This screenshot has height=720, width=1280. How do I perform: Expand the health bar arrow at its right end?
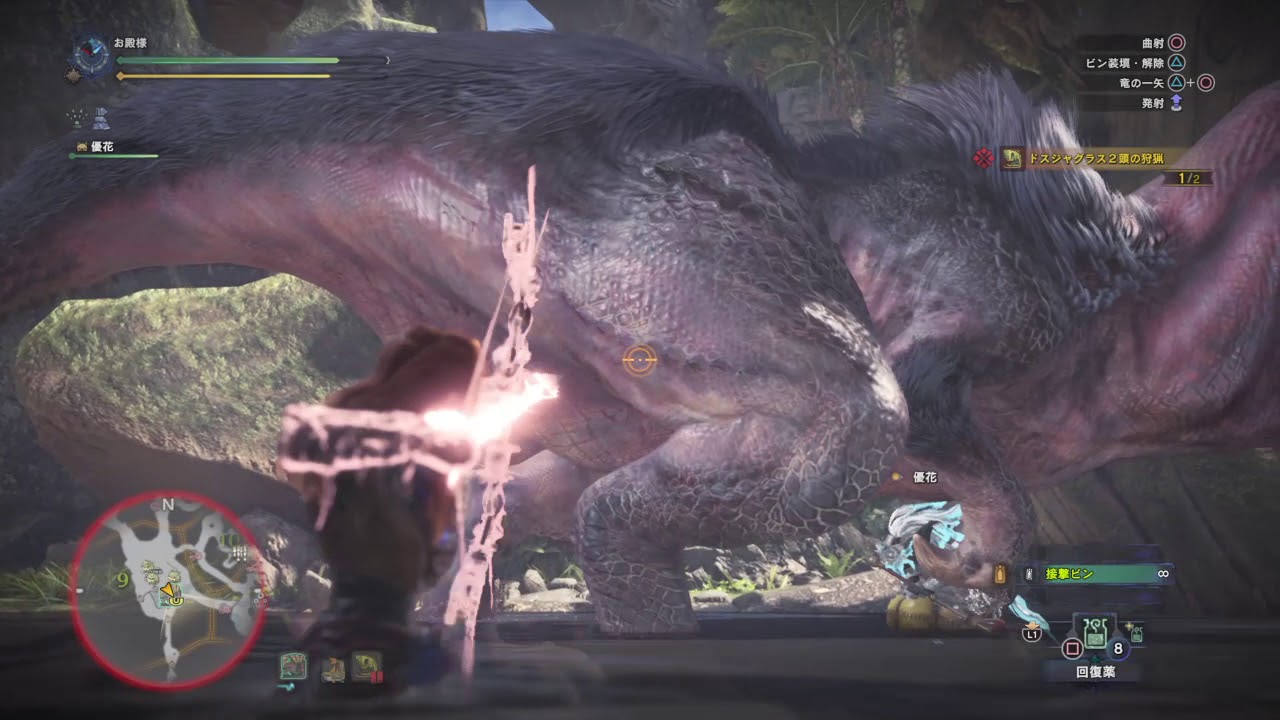[x=388, y=59]
